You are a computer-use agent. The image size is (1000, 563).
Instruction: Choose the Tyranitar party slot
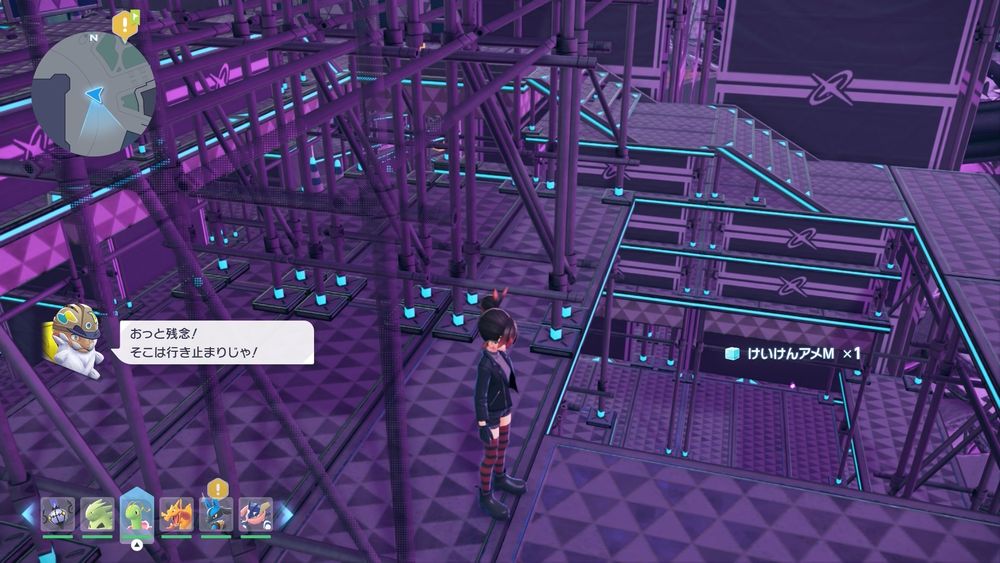[97, 515]
